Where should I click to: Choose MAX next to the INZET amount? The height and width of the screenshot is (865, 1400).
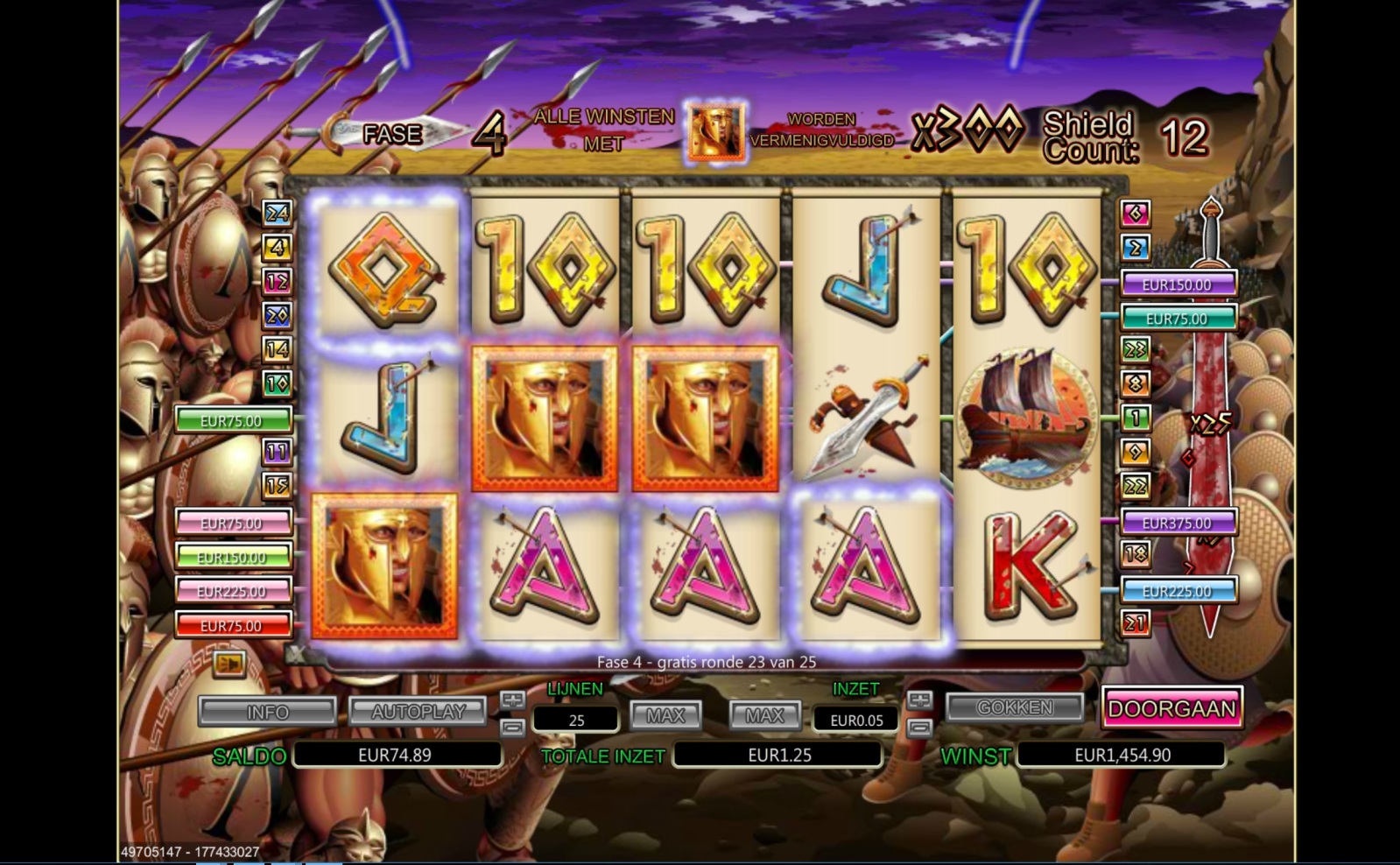(x=764, y=716)
